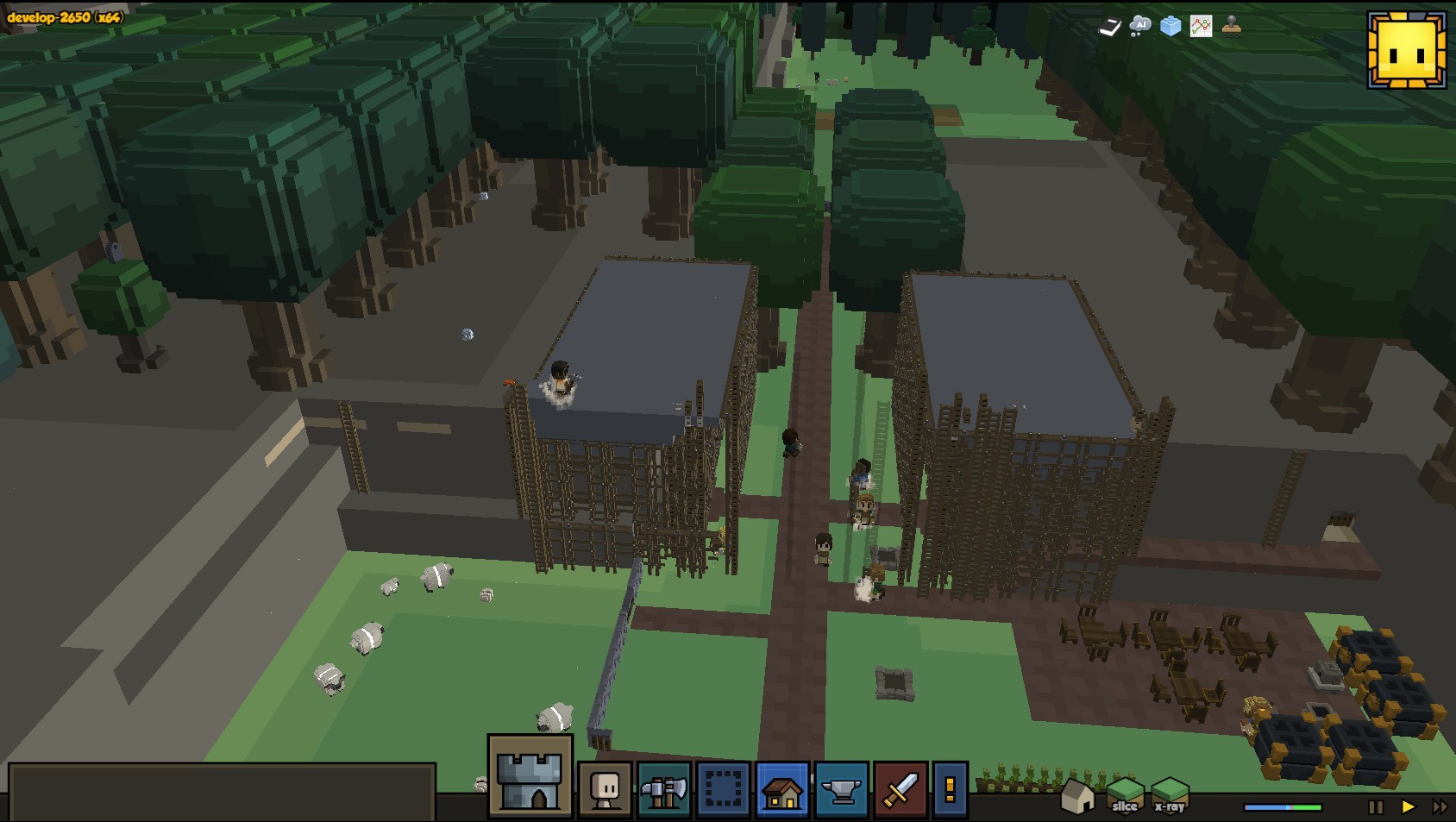Open the AI cloud debug tool
Screen dimensions: 1456x822
(x=1139, y=26)
